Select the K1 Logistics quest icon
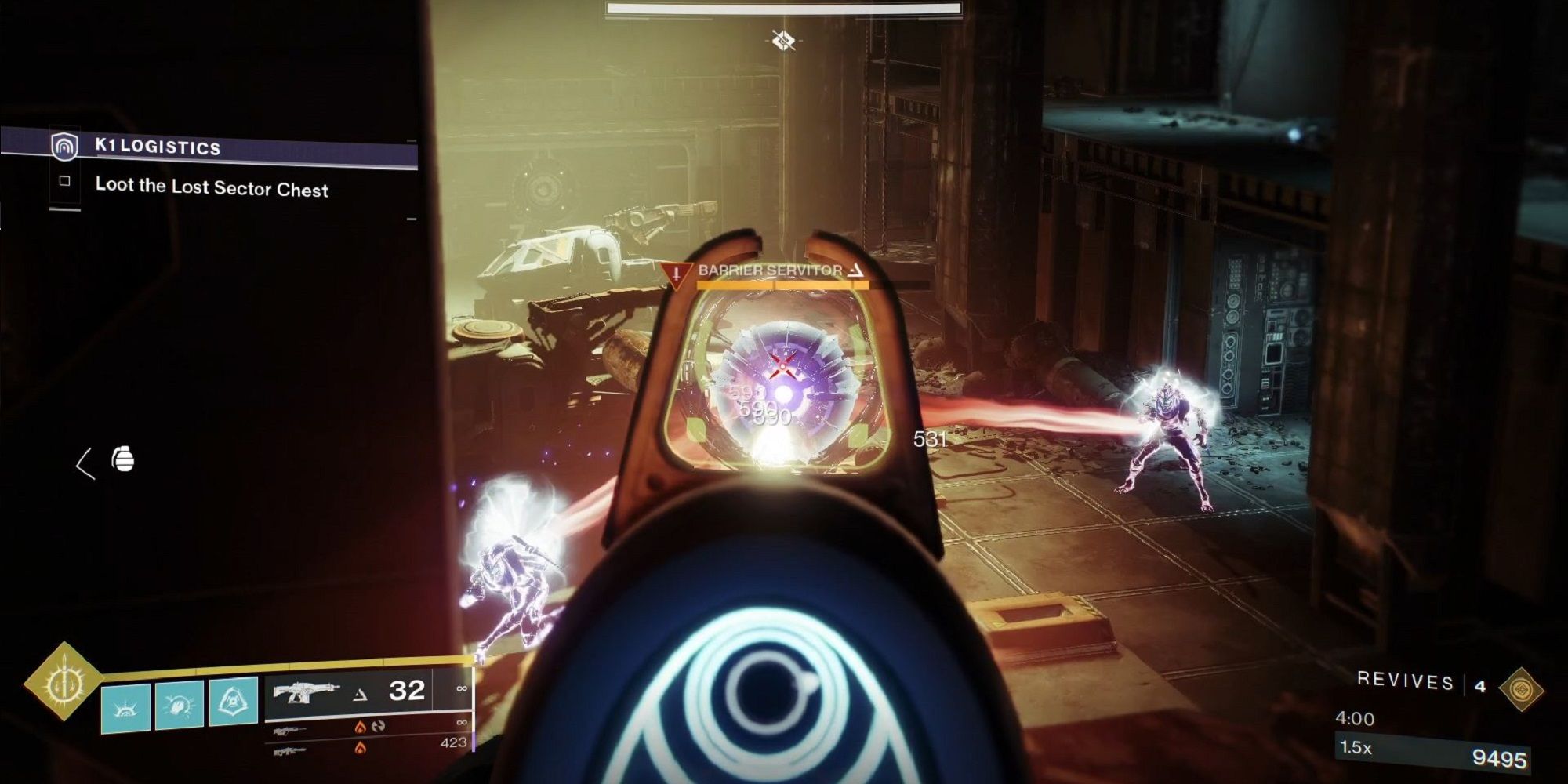This screenshot has width=1568, height=784. pos(65,145)
